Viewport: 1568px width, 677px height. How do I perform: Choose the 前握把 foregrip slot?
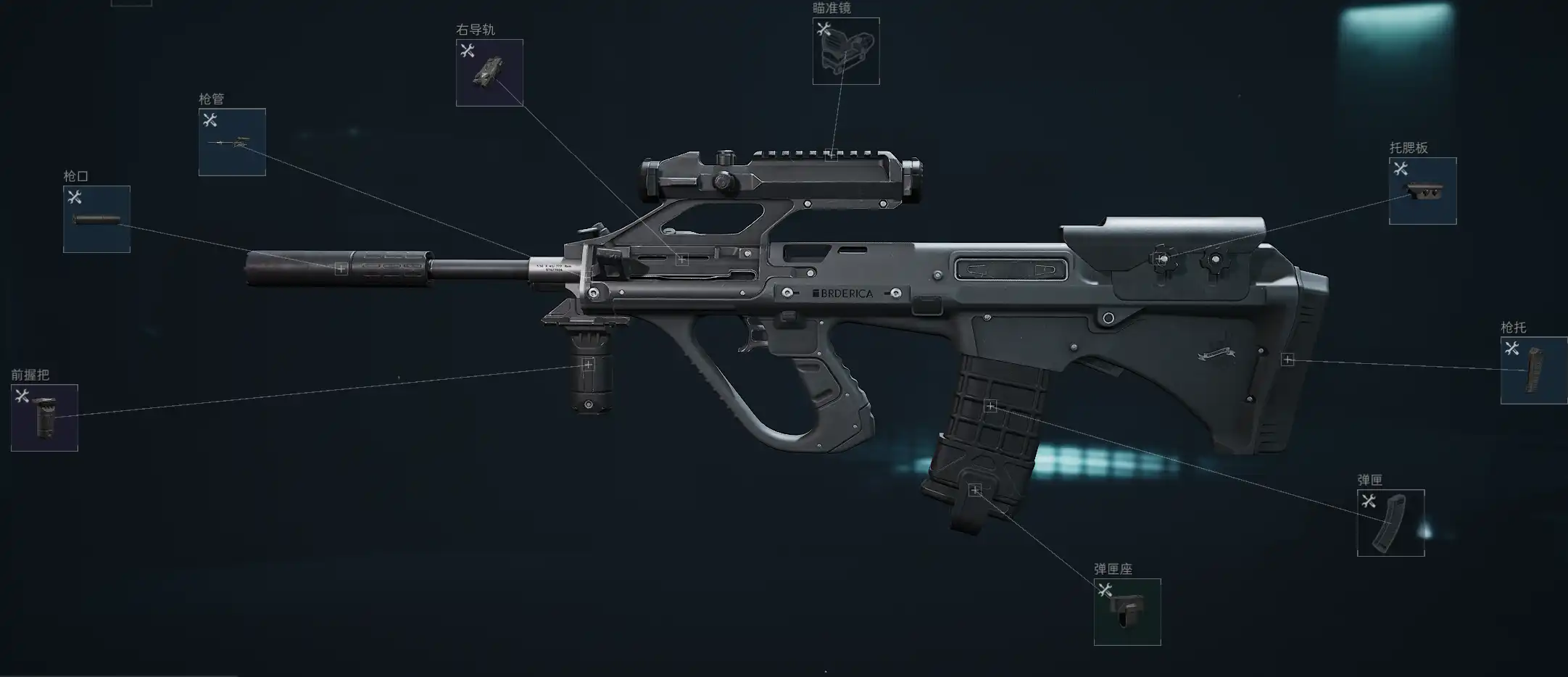[x=44, y=418]
